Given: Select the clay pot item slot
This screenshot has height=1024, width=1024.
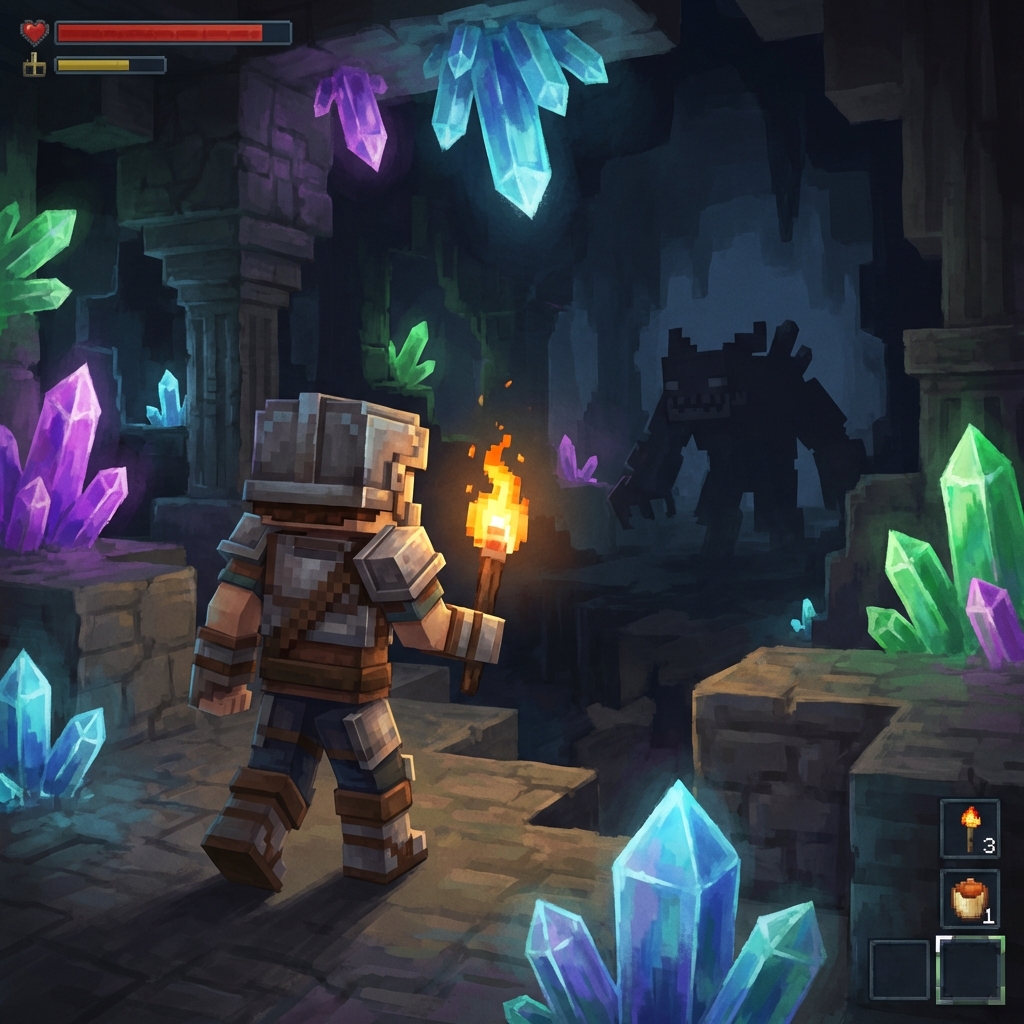Looking at the screenshot, I should (x=969, y=898).
